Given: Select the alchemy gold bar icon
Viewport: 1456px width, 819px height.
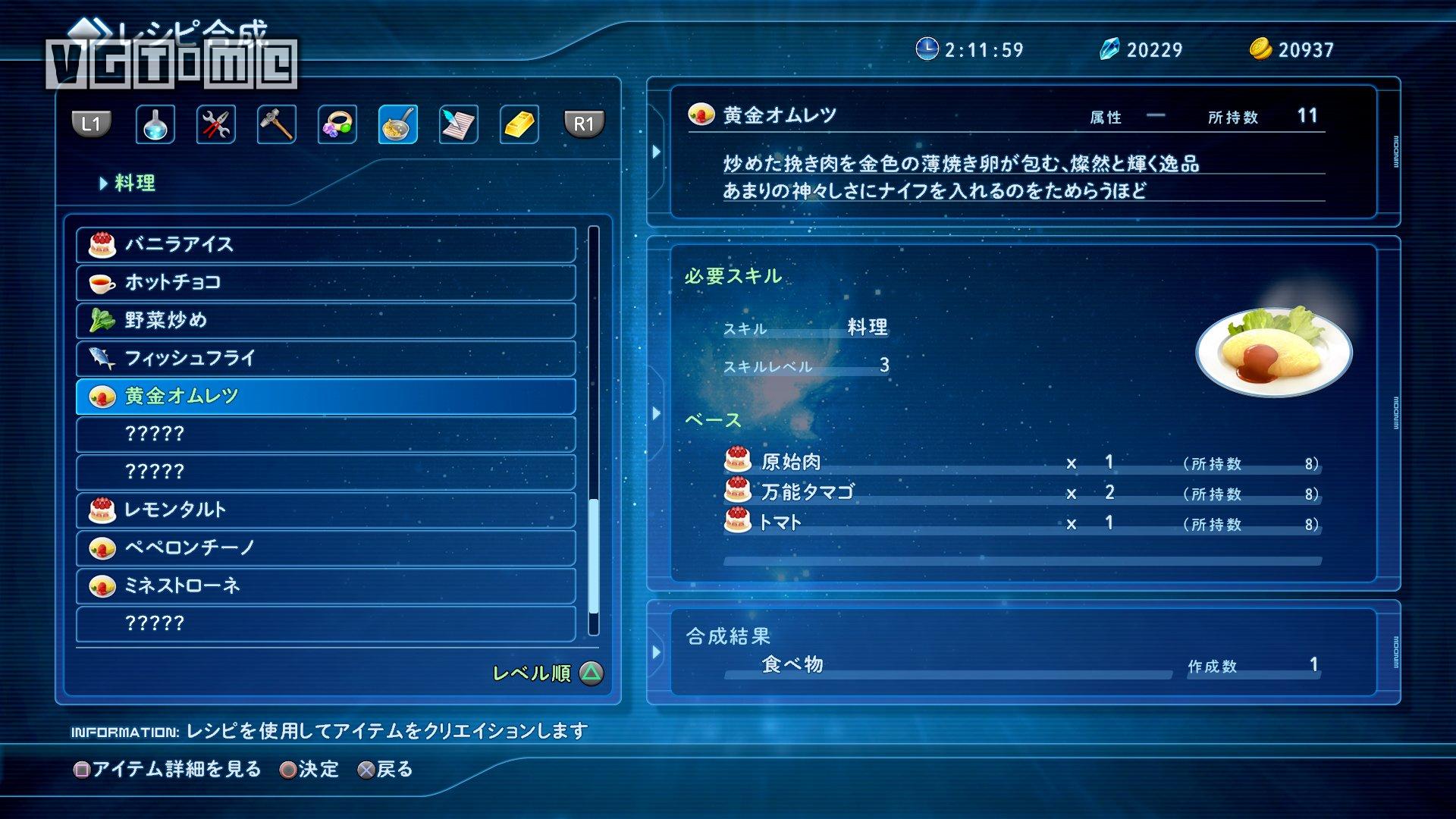Looking at the screenshot, I should (x=520, y=124).
